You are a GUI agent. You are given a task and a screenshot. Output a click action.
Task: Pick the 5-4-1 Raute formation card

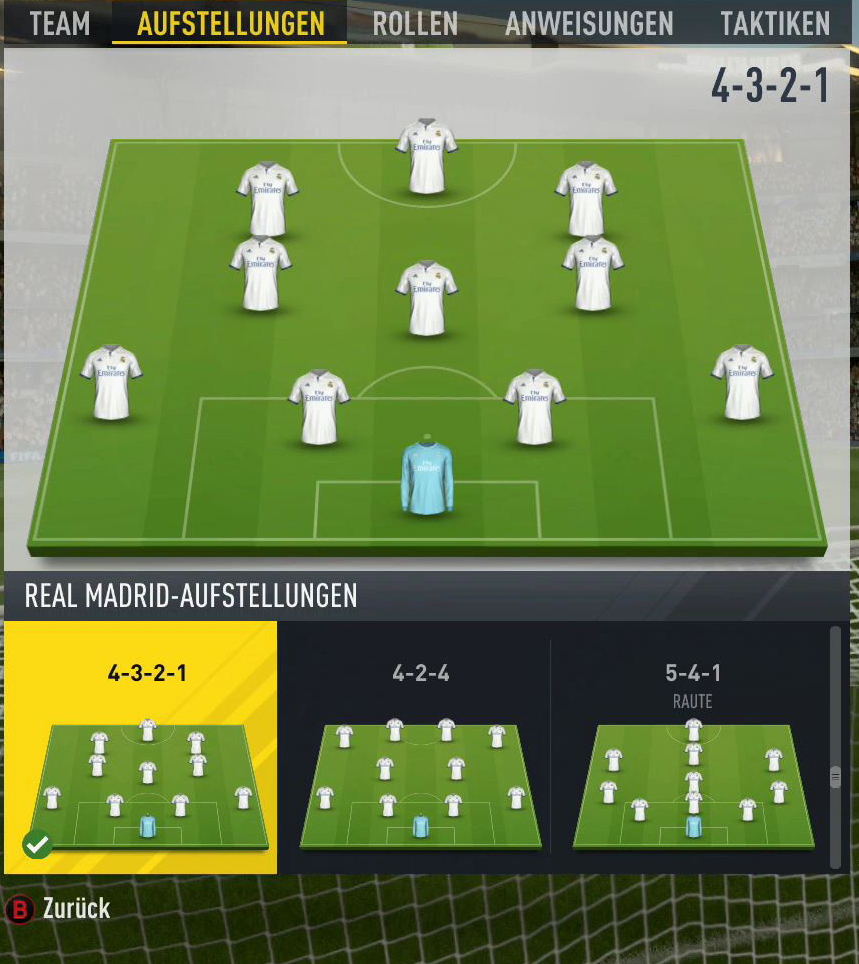692,747
